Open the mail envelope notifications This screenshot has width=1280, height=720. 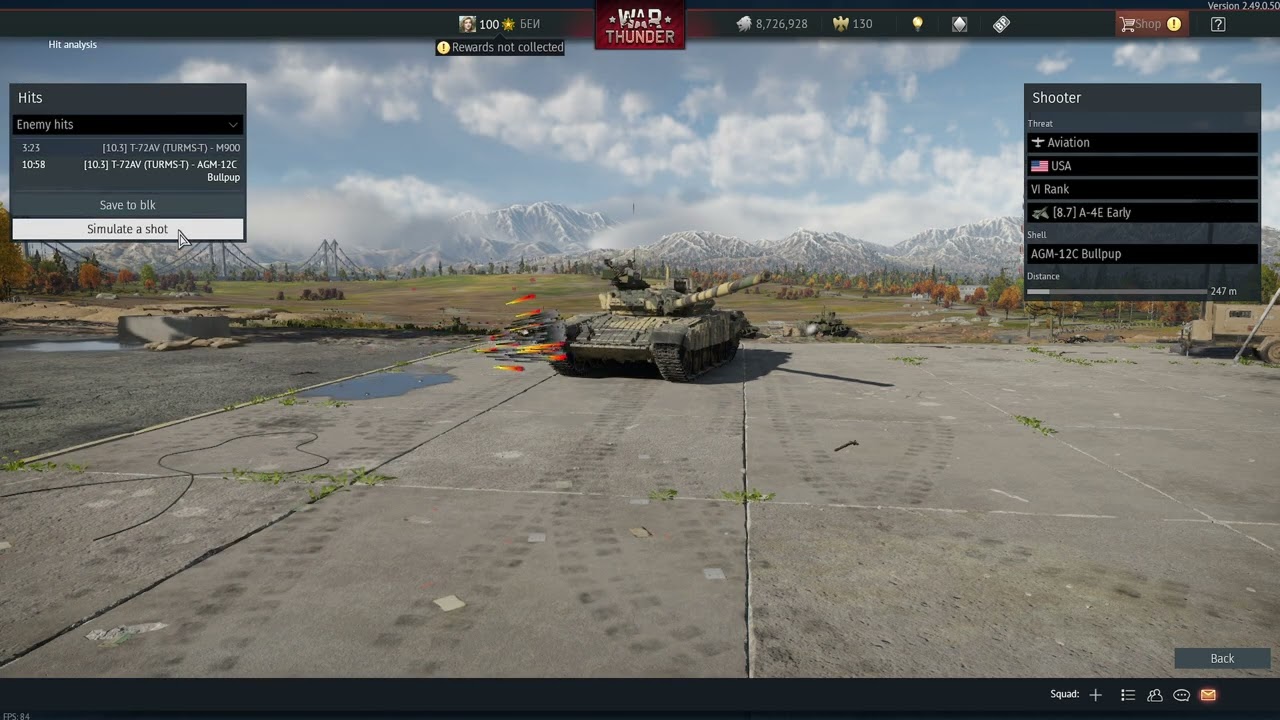click(x=1208, y=695)
